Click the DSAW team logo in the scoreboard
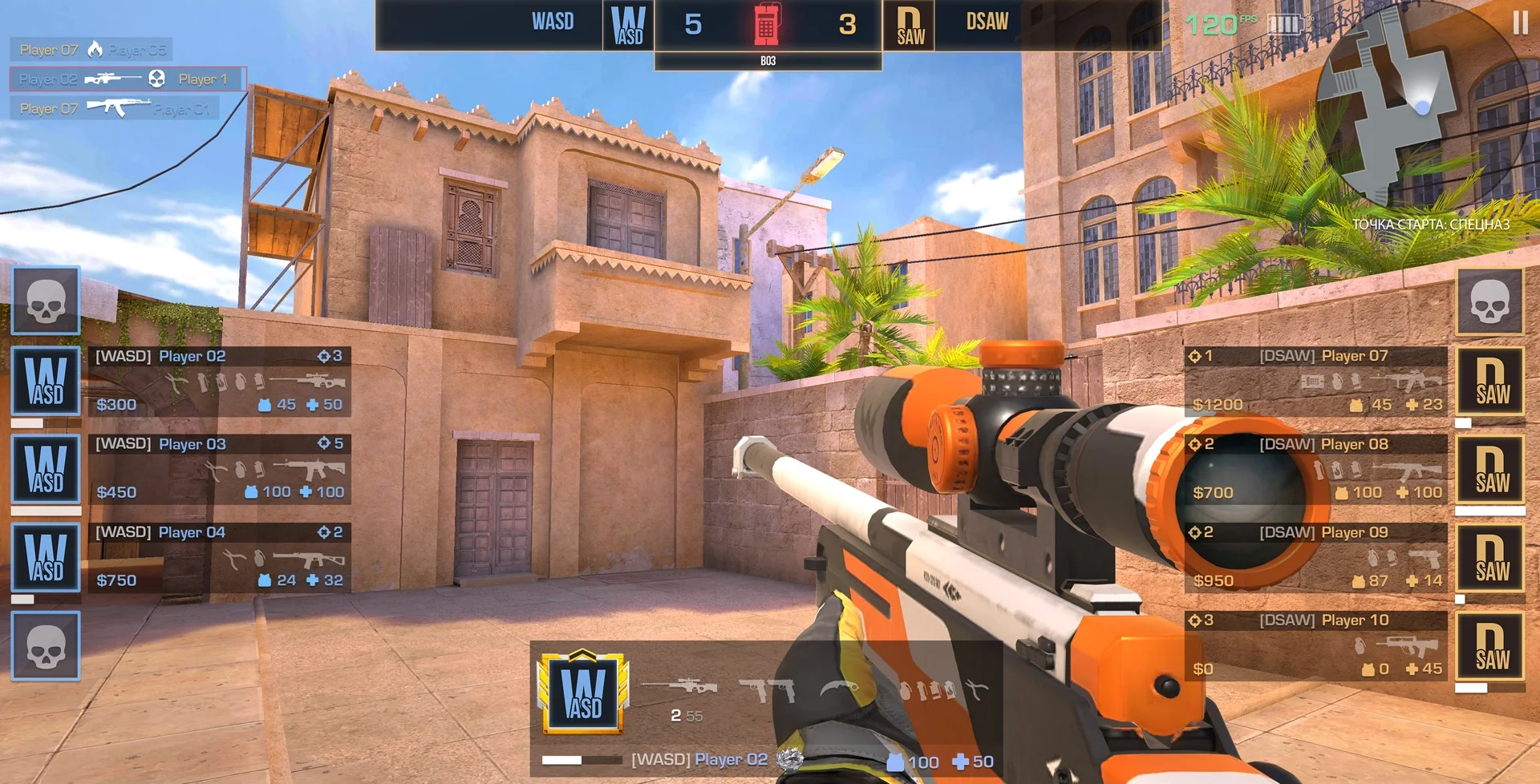Viewport: 1540px width, 784px height. pyautogui.click(x=910, y=26)
